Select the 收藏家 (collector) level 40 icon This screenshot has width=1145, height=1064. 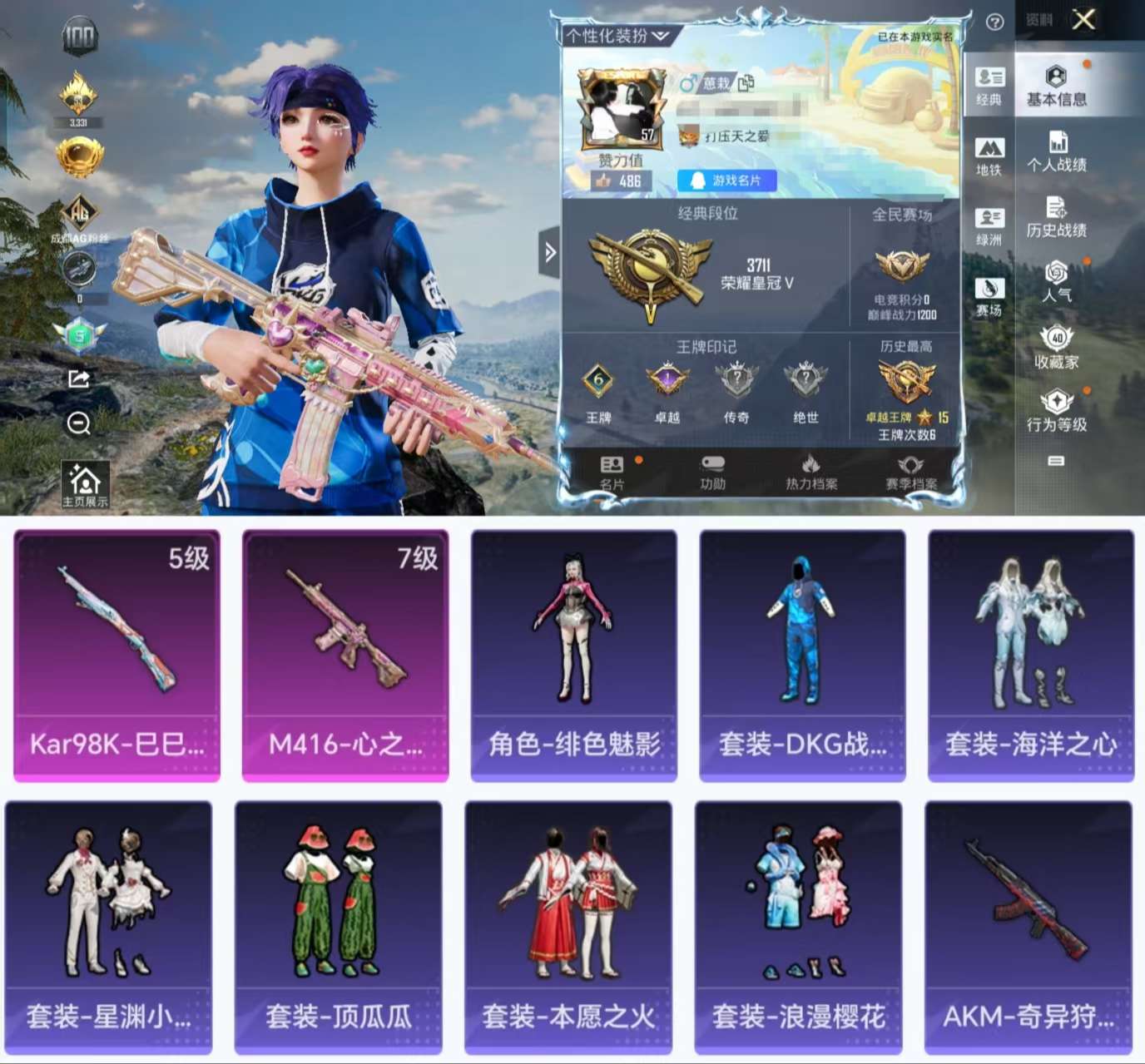pos(1057,340)
